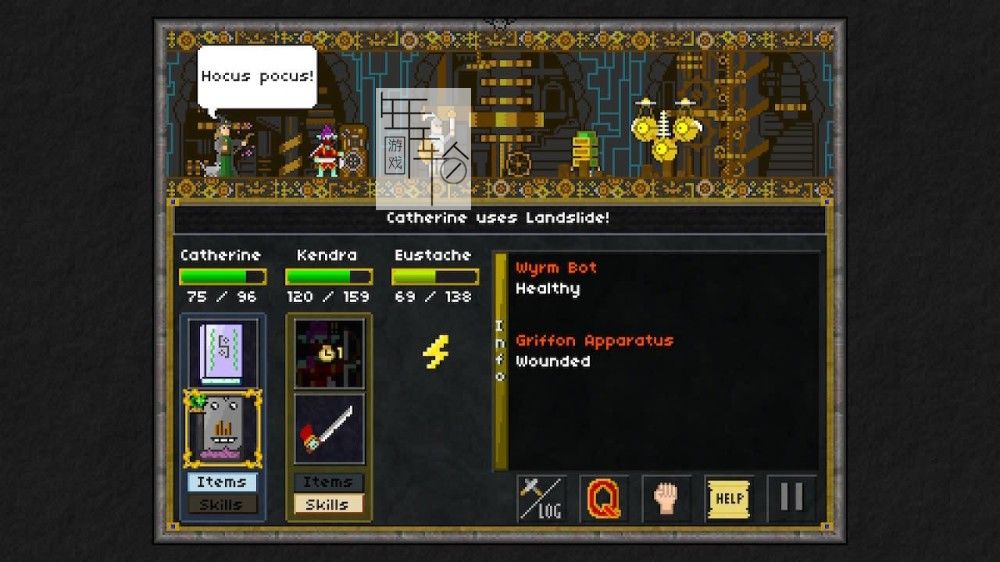Show Catherine's Skills tab
This screenshot has height=562, width=1000.
[x=222, y=504]
